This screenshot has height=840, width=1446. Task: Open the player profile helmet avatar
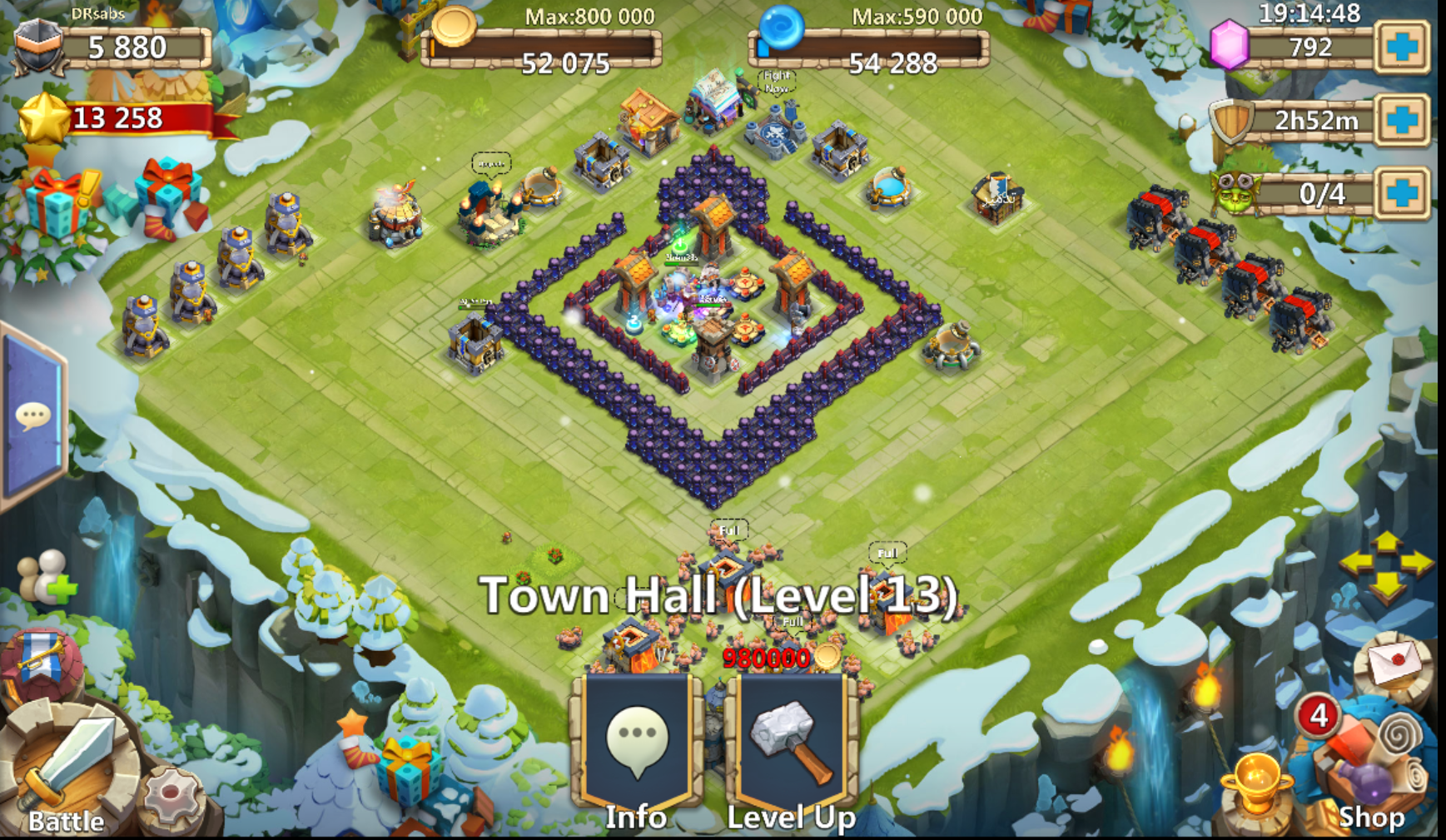(38, 47)
